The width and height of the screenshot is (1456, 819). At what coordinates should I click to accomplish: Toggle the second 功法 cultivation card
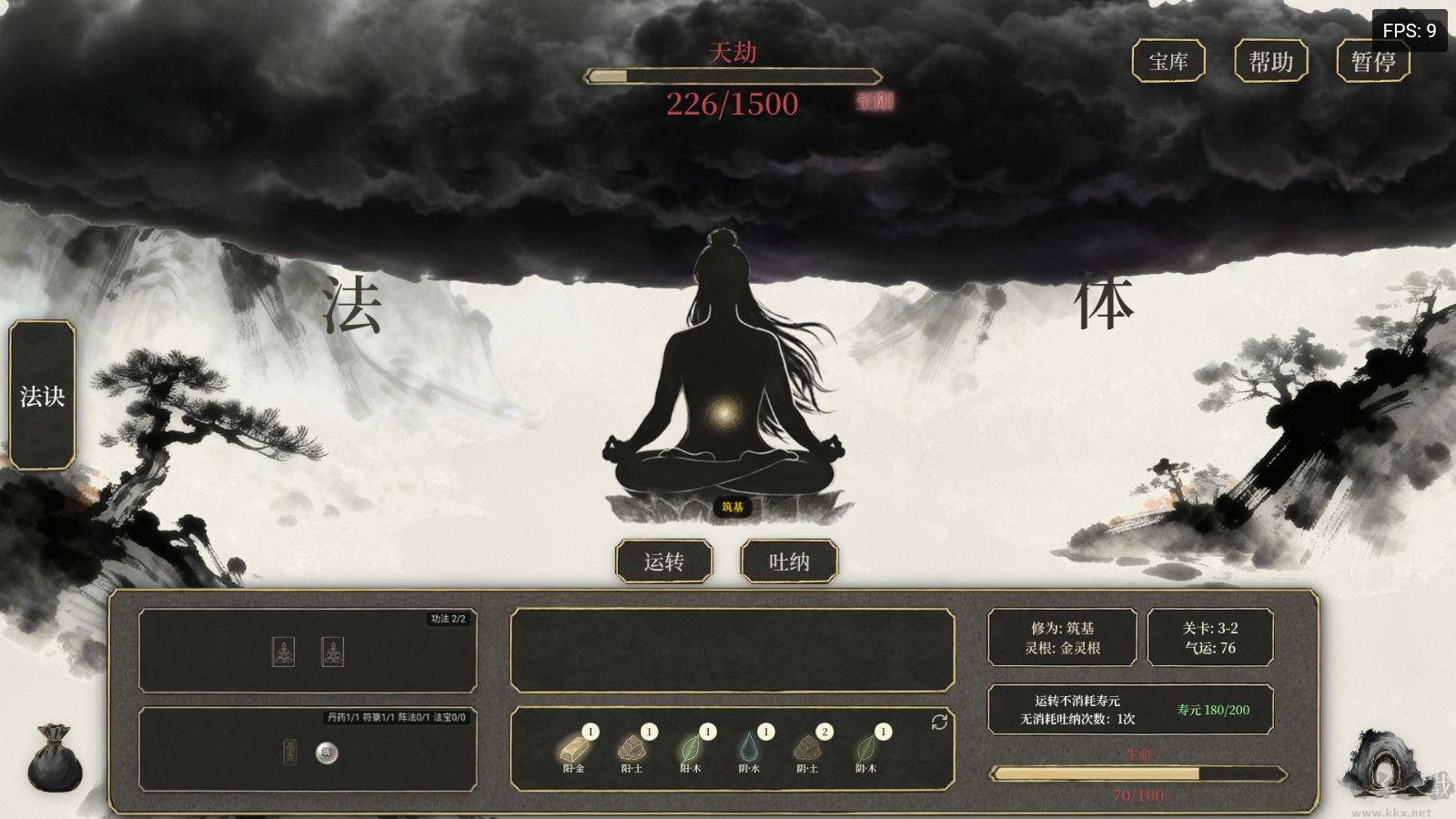click(x=331, y=652)
